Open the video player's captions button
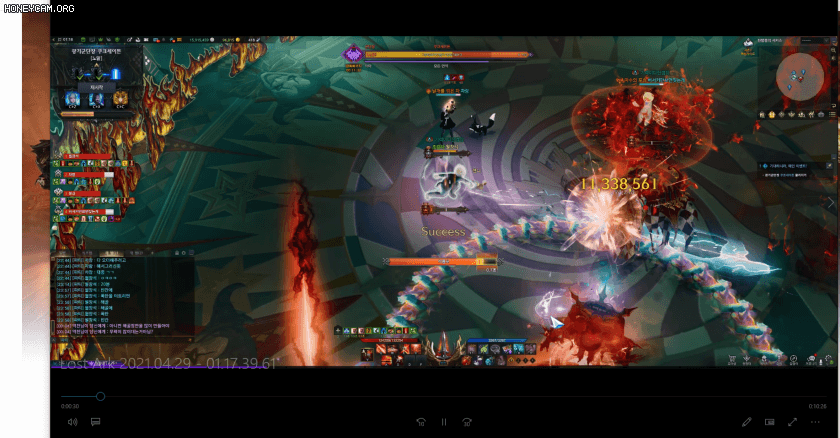 pyautogui.click(x=95, y=422)
